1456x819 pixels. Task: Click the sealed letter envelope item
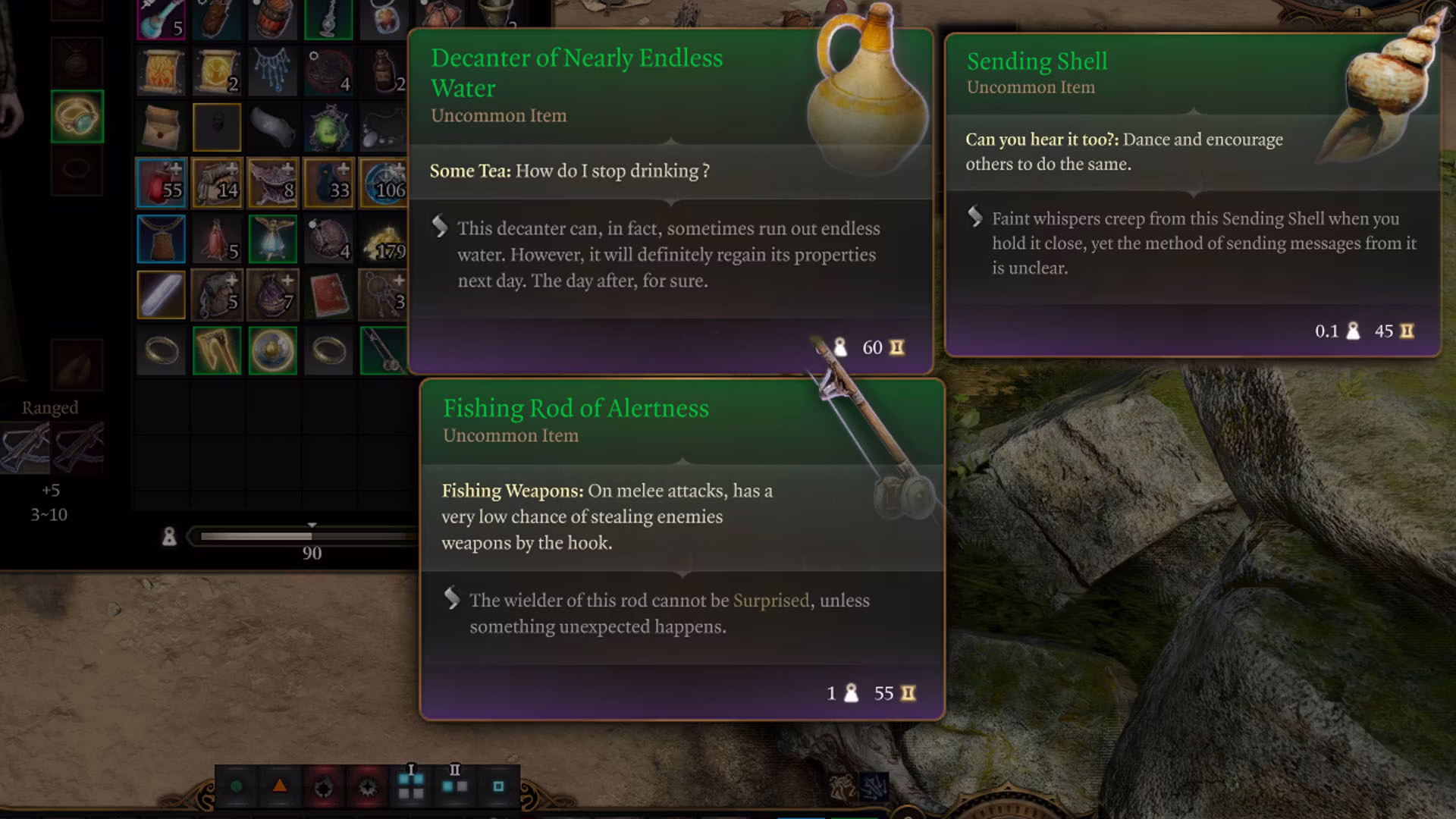click(161, 127)
